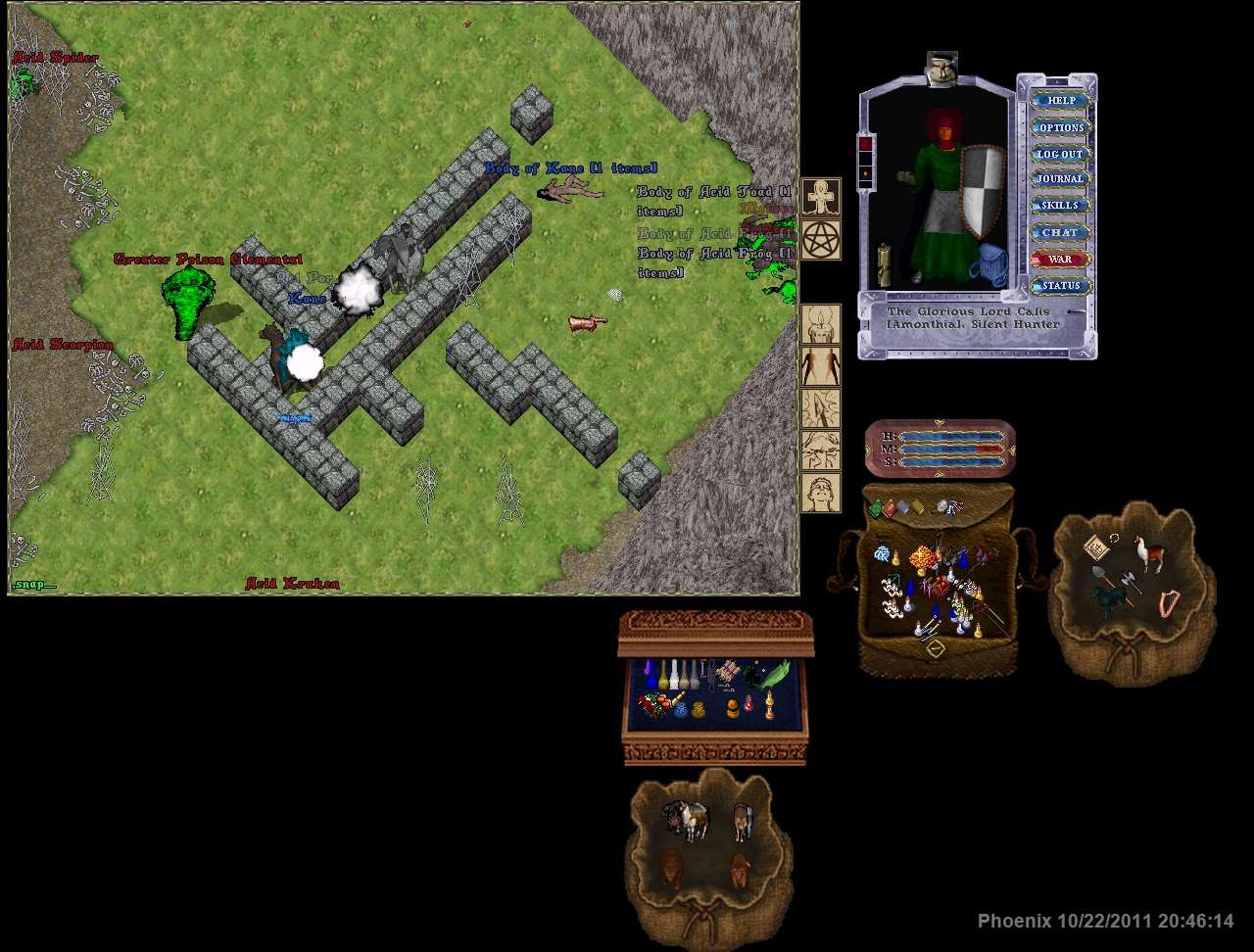
Task: Use the twin silhouettes spell icon
Action: [821, 365]
